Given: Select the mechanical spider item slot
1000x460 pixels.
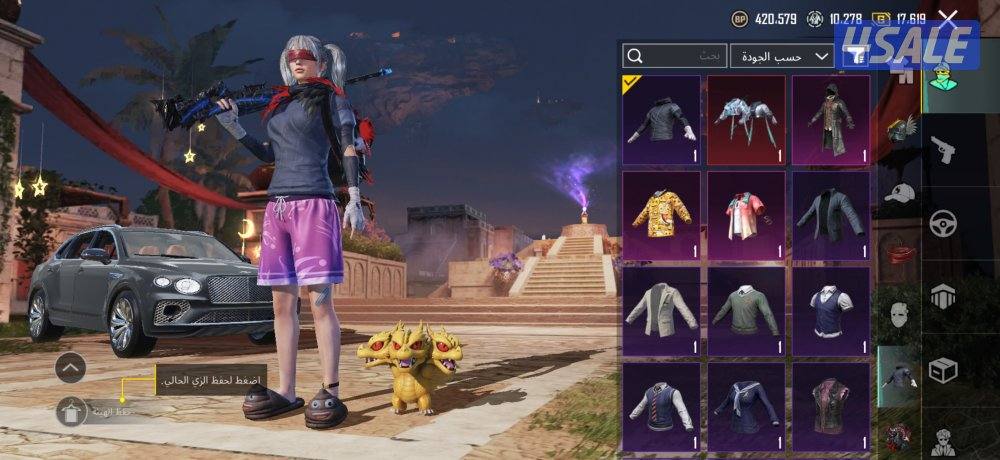Looking at the screenshot, I should click(x=746, y=120).
